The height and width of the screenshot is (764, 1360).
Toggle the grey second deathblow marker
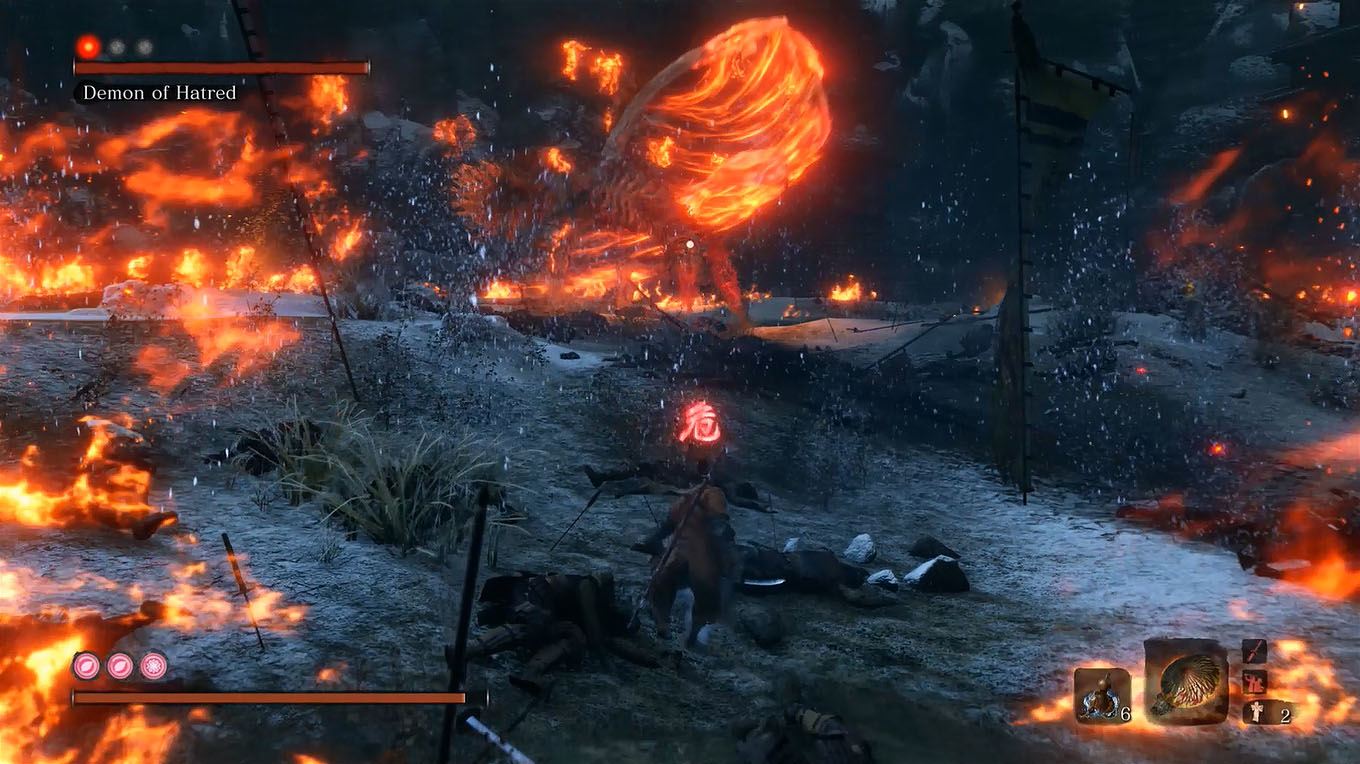116,47
